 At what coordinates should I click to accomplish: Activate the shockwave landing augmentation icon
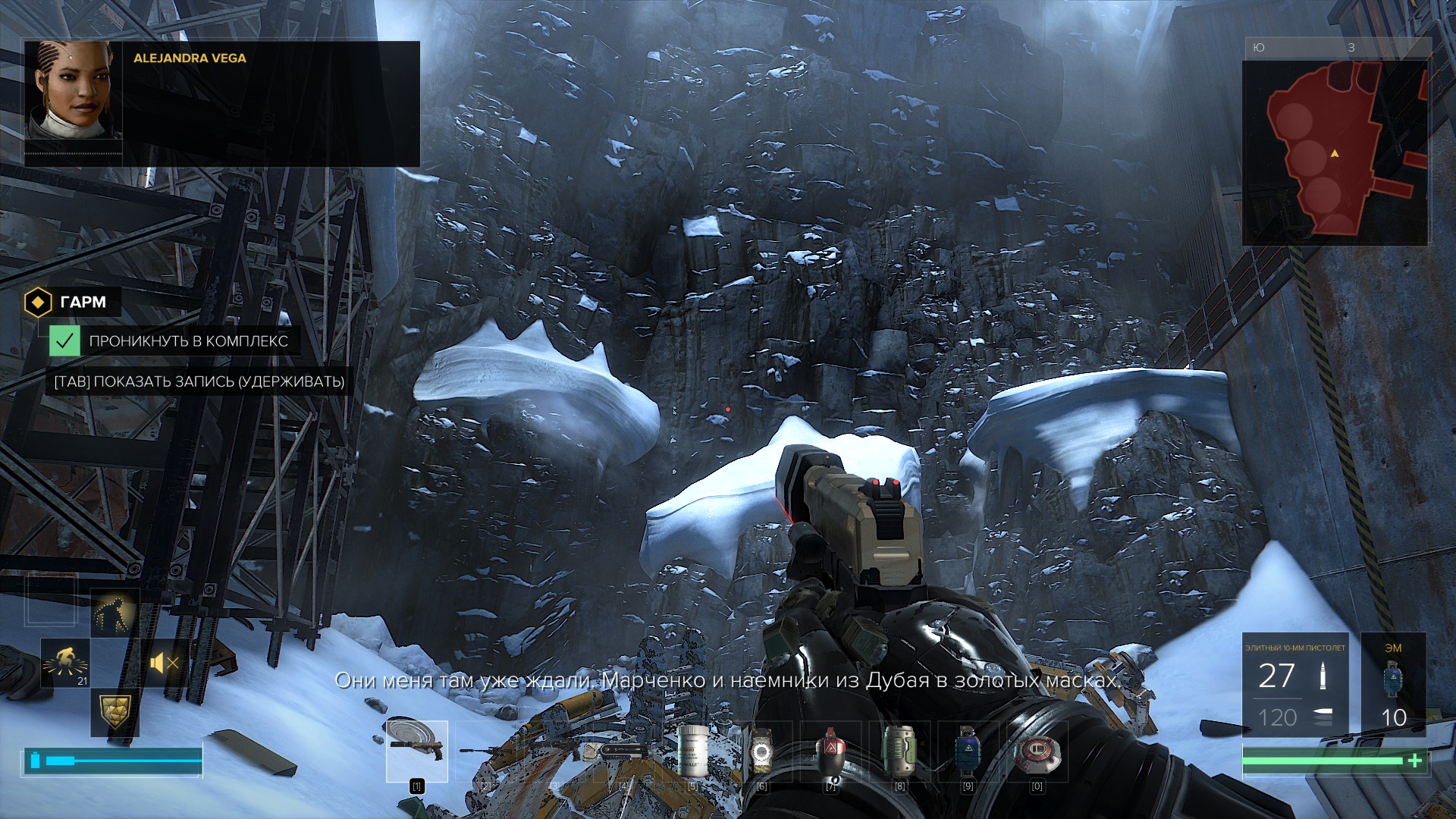(x=65, y=663)
